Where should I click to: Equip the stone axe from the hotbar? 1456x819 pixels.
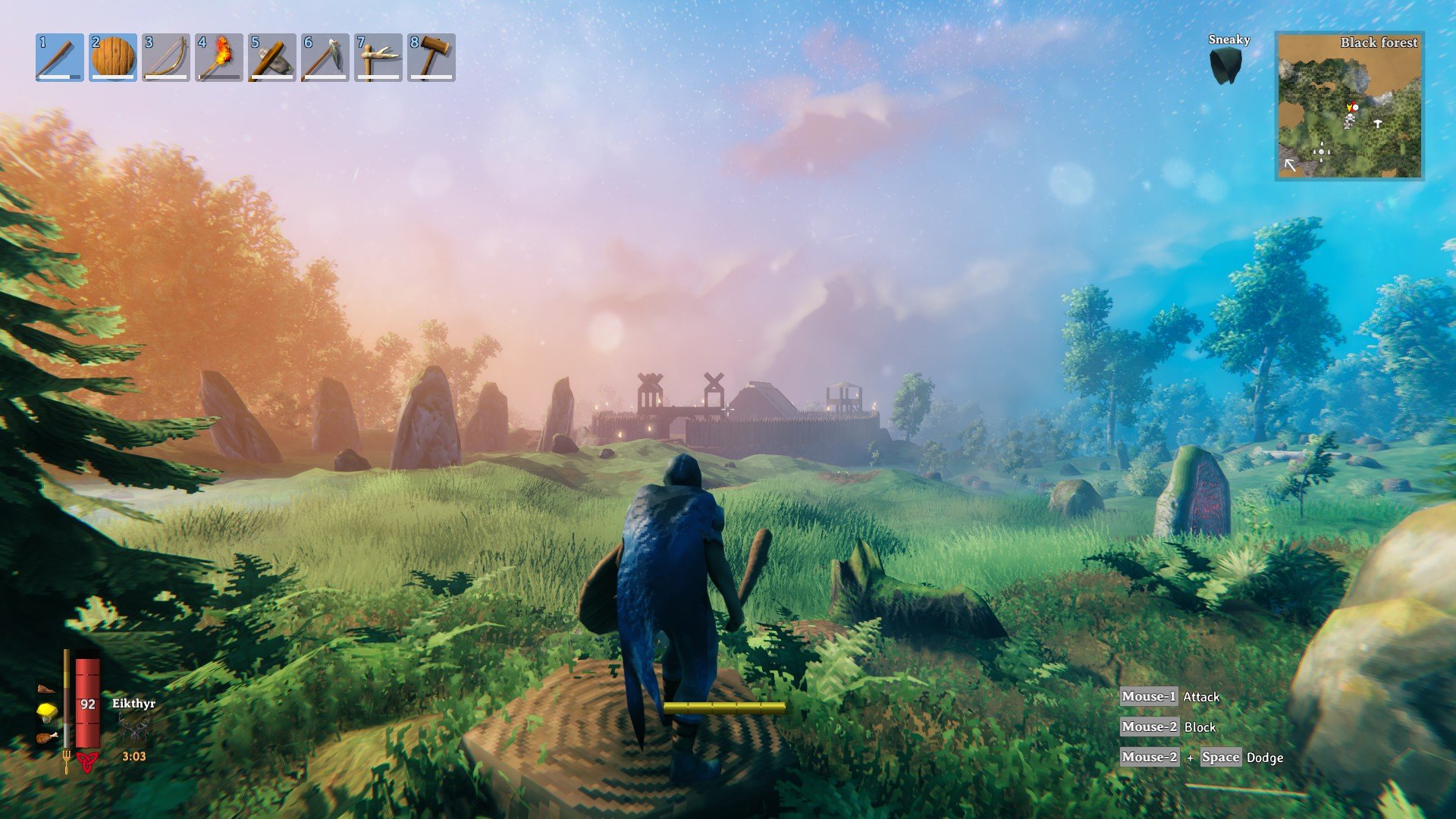coord(271,58)
